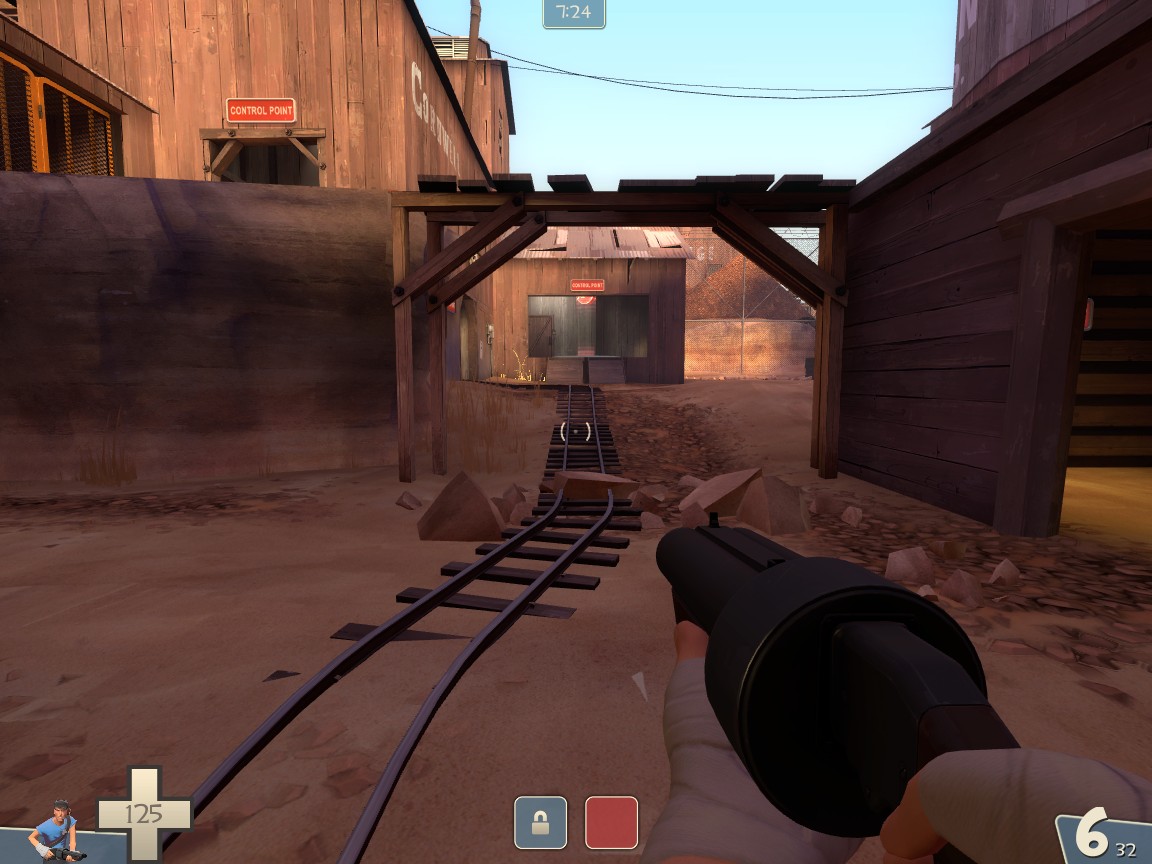Click the locked control point icon
Viewport: 1152px width, 864px height.
click(x=540, y=822)
